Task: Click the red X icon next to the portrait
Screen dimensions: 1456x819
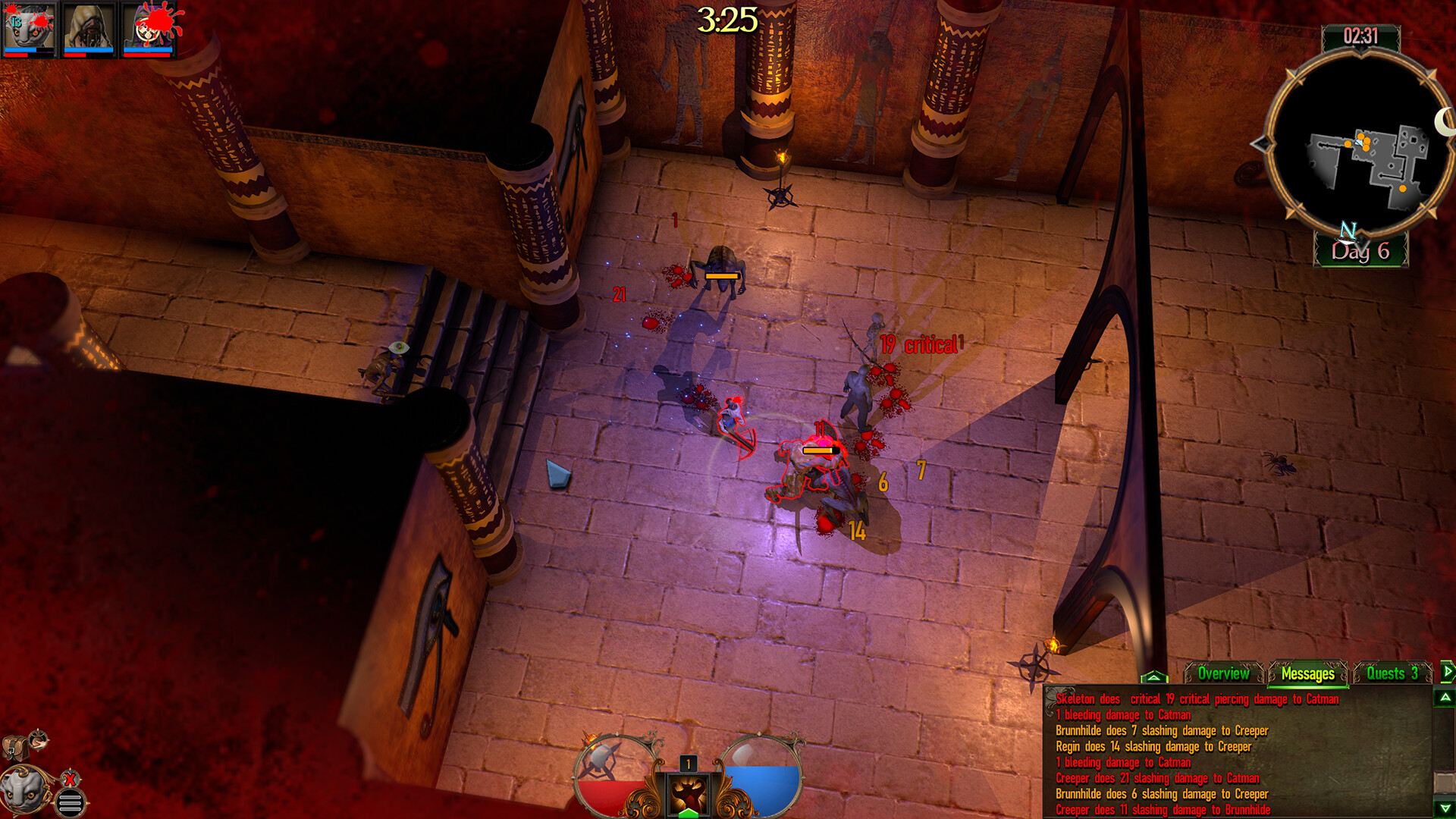Action: pos(70,779)
